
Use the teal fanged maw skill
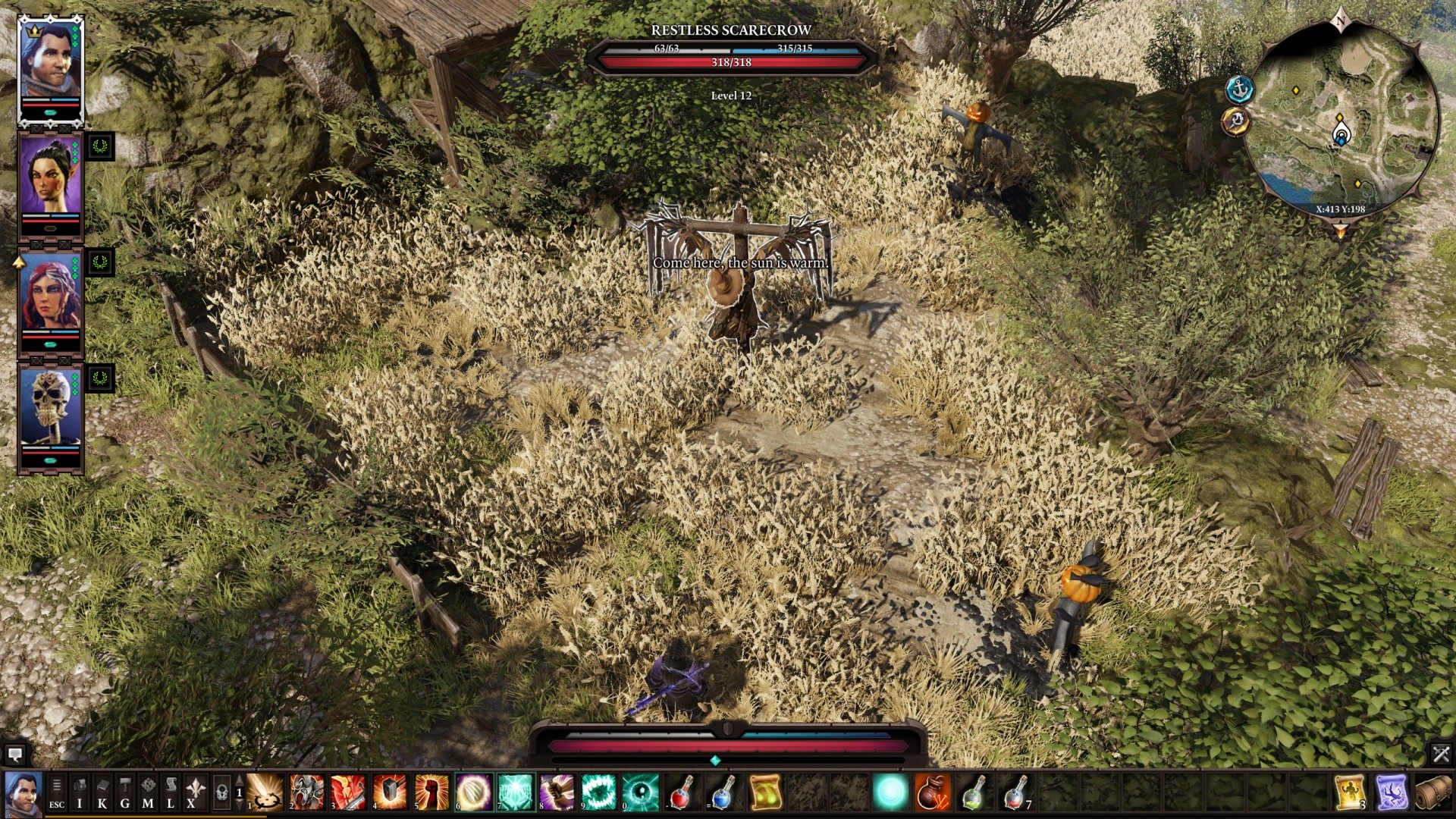coord(599,793)
